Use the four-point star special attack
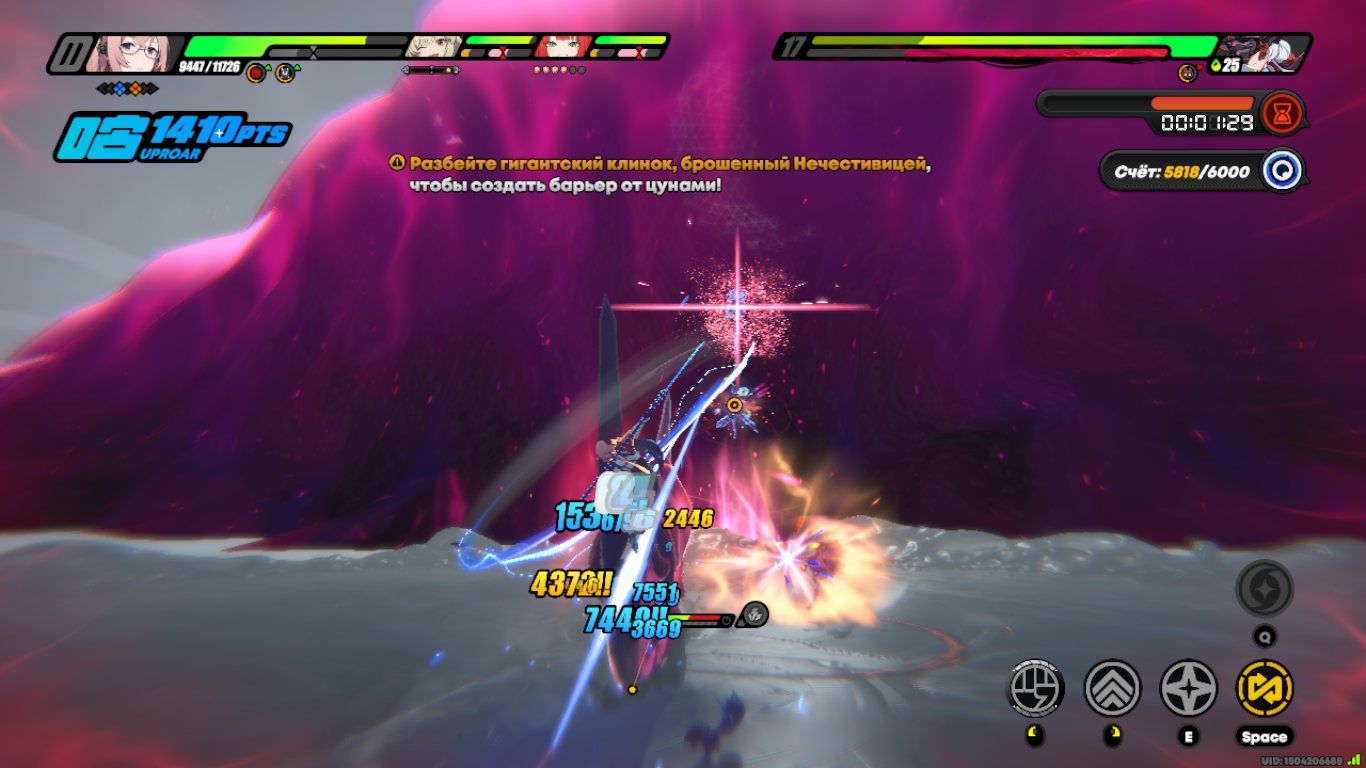This screenshot has width=1366, height=768. click(x=1188, y=689)
